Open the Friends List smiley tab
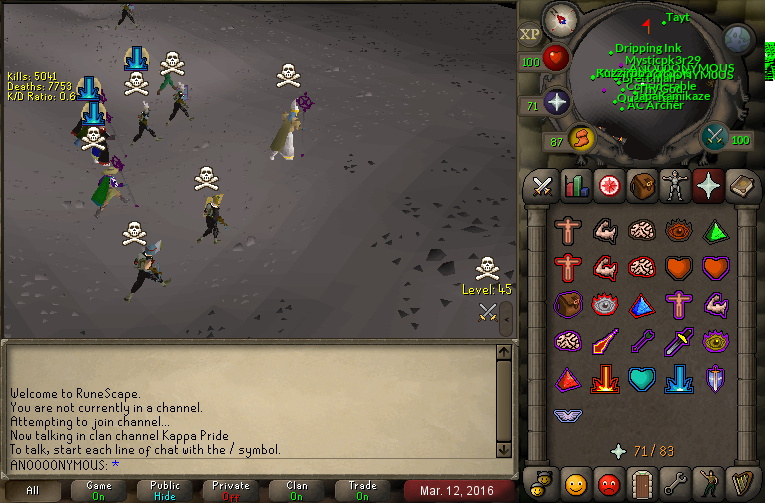The width and height of the screenshot is (775, 504). coord(576,484)
